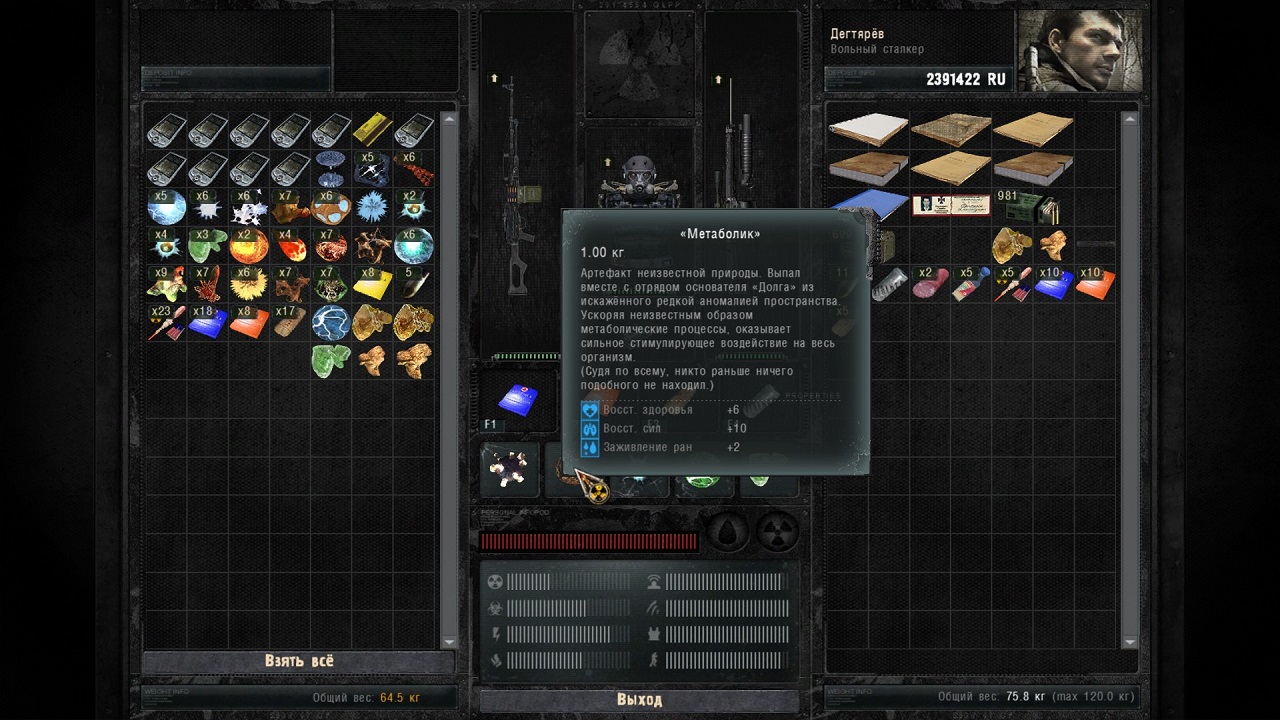
Task: Close the stash with the Выход button
Action: coord(639,699)
